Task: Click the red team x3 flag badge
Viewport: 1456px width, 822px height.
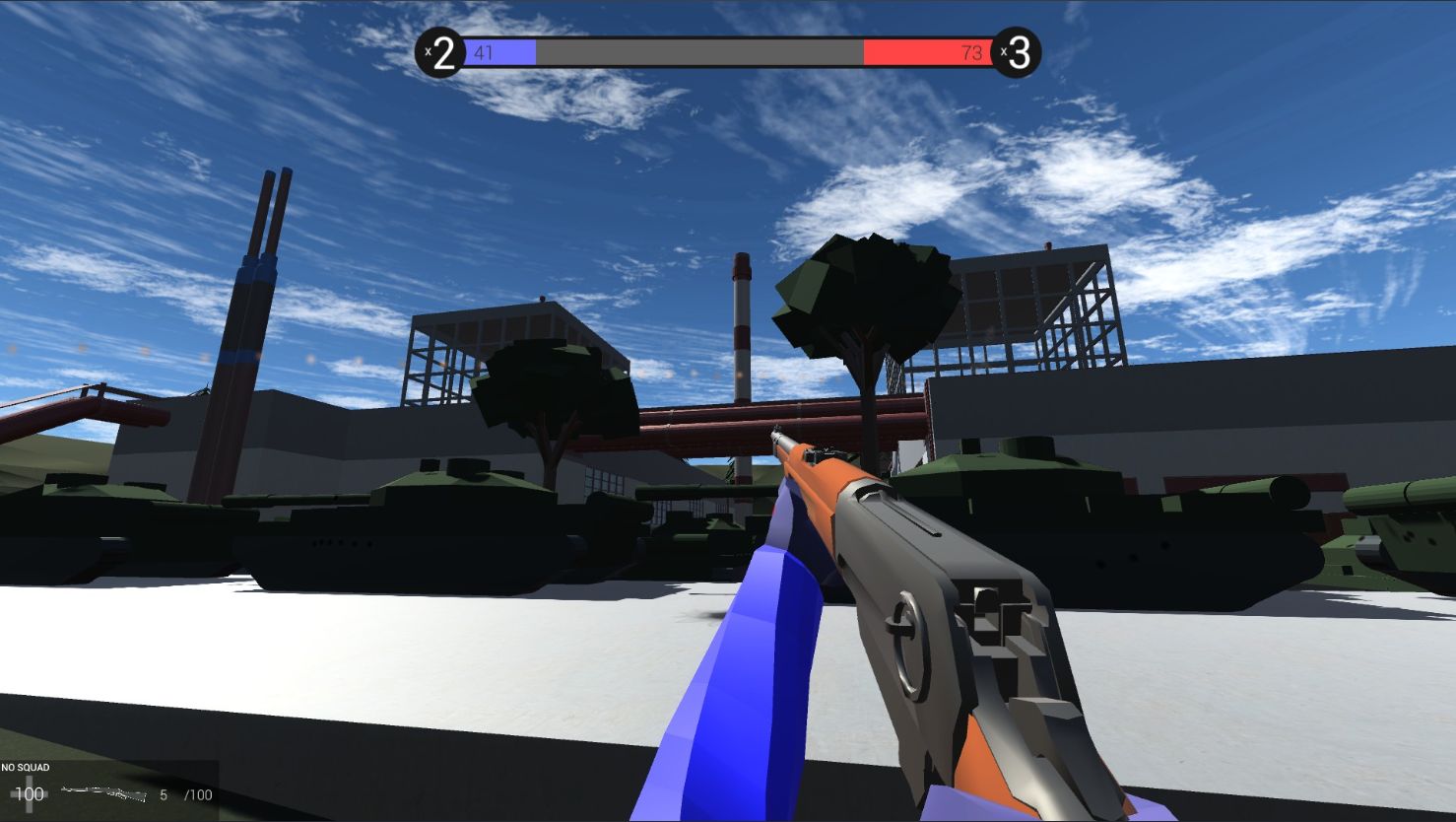Action: click(x=1017, y=54)
